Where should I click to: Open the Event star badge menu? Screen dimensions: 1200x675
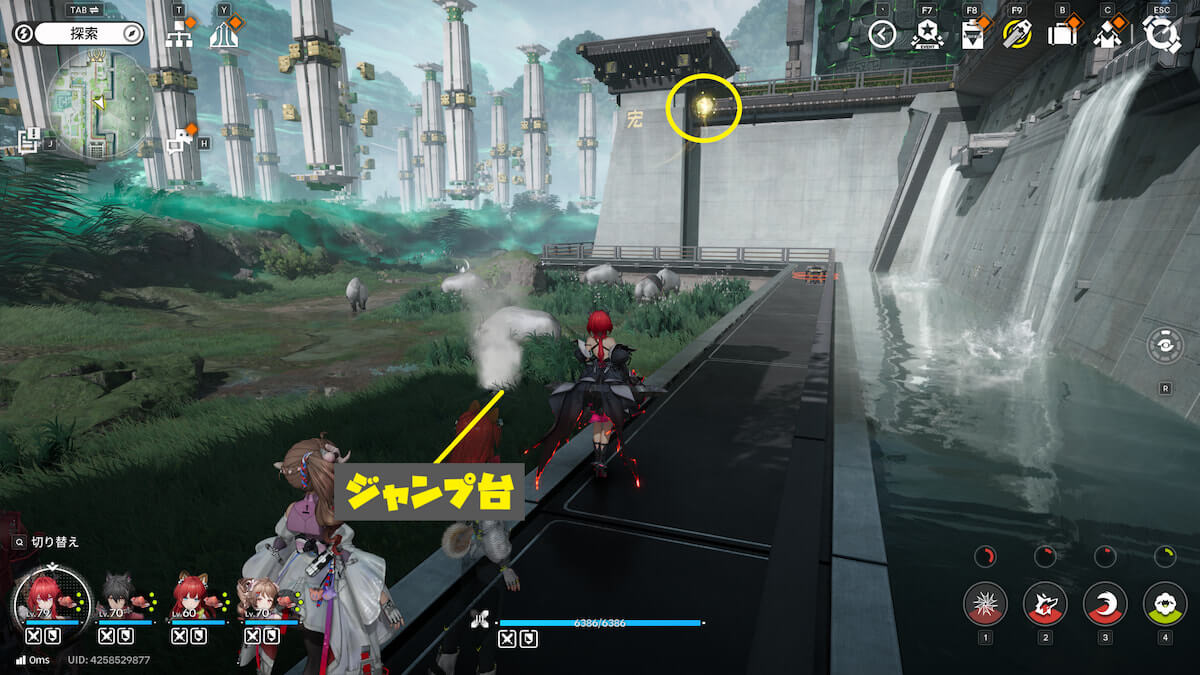pyautogui.click(x=926, y=35)
